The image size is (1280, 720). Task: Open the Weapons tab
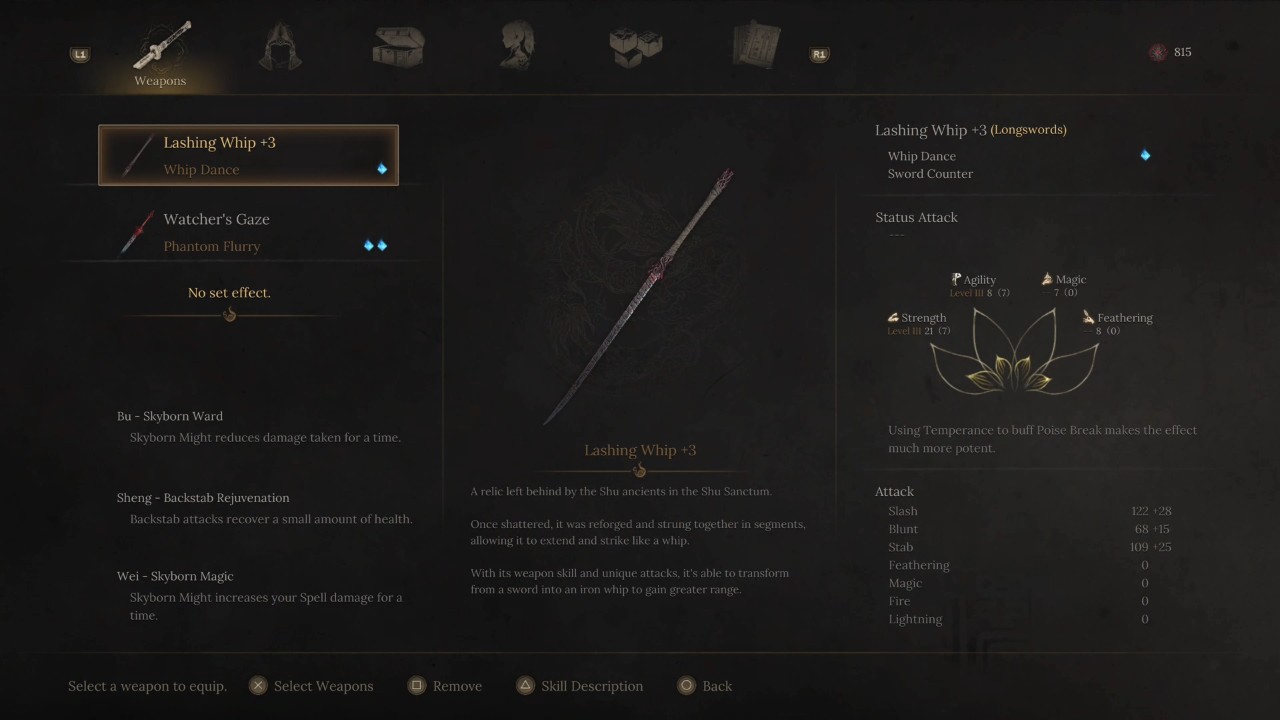(x=161, y=52)
